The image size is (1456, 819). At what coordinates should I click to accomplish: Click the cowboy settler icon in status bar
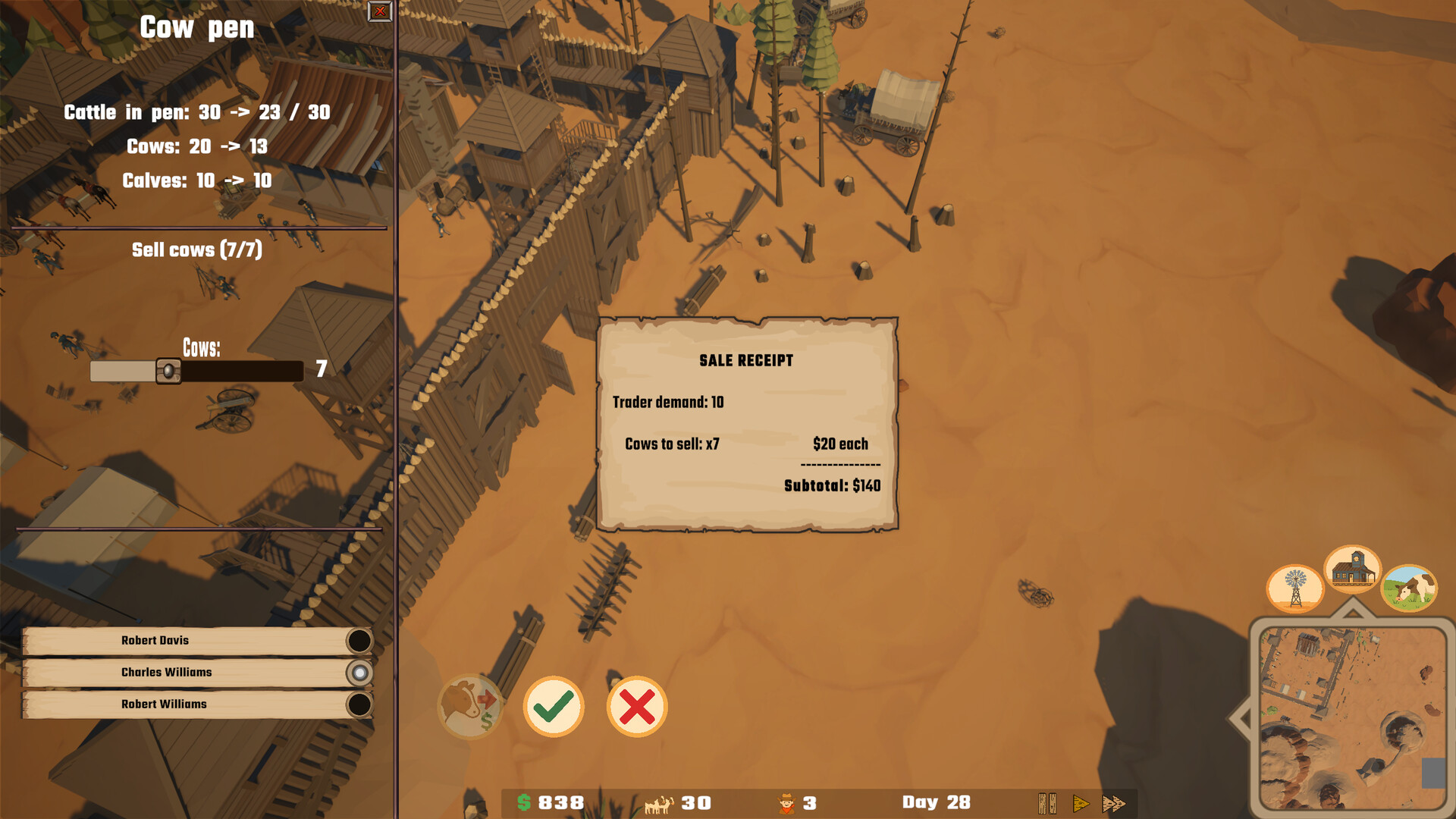click(787, 801)
